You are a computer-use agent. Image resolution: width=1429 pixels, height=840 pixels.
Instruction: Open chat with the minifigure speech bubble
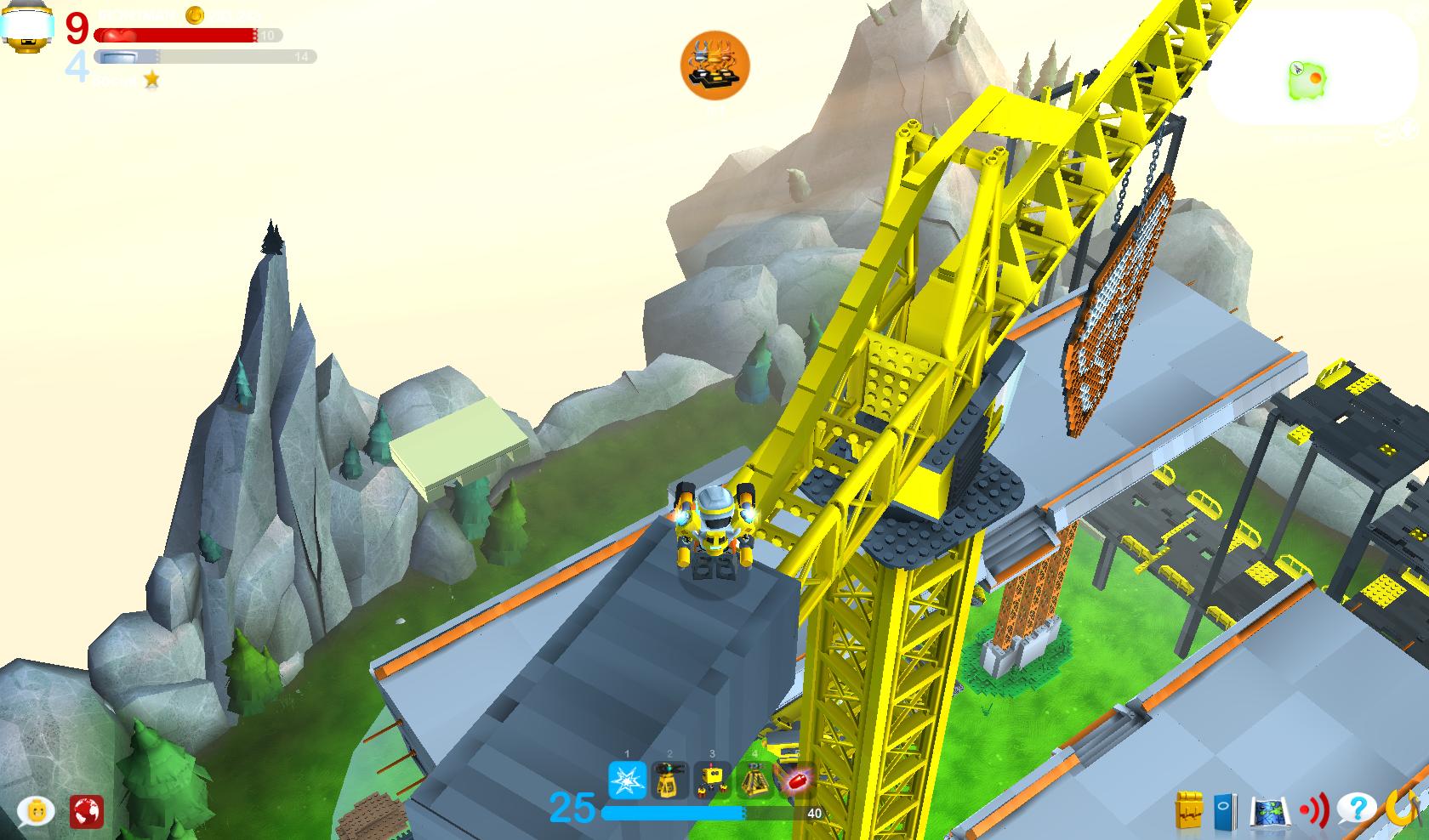pos(36,811)
